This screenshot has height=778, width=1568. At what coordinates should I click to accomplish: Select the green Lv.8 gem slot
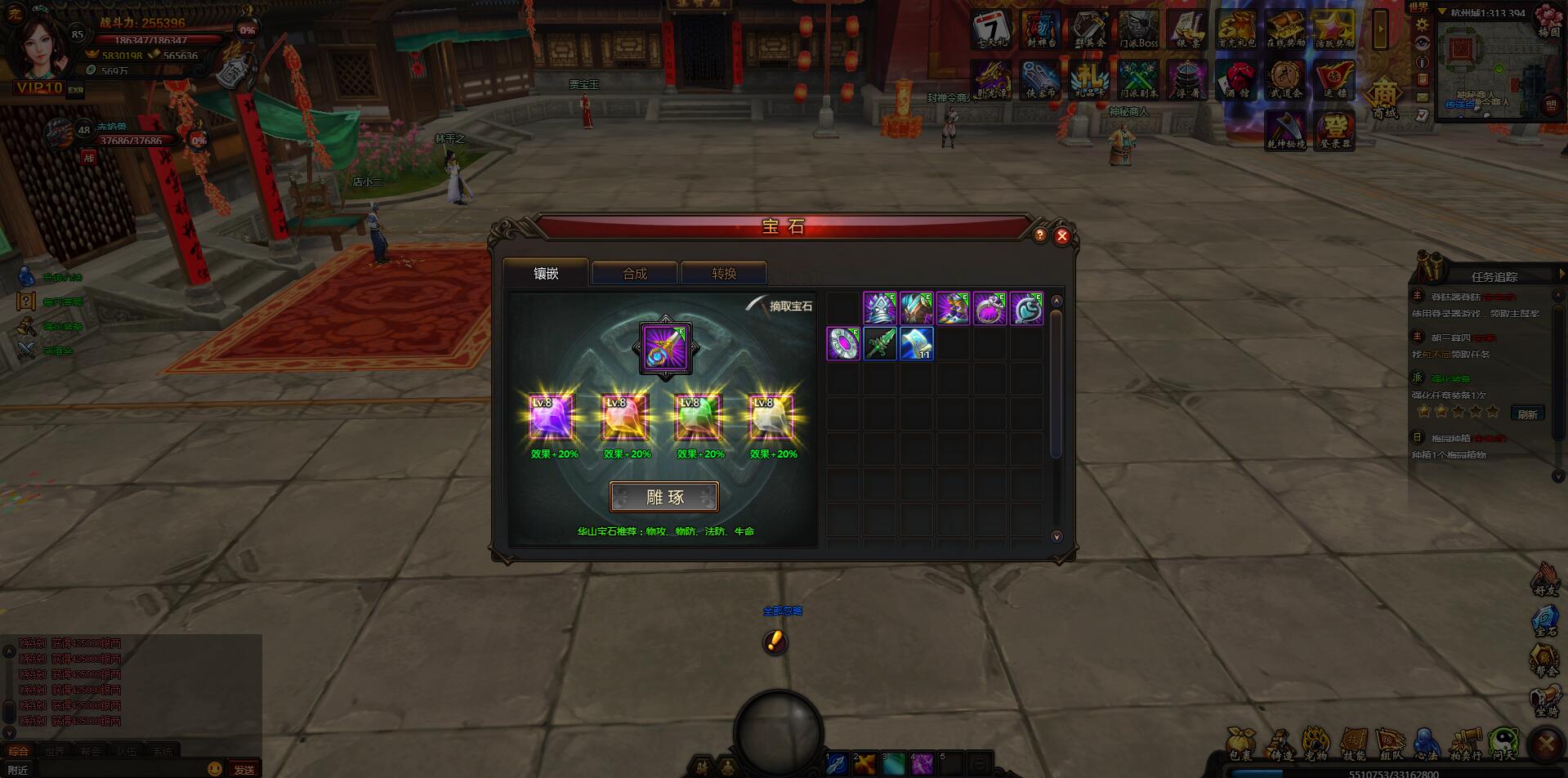[699, 418]
